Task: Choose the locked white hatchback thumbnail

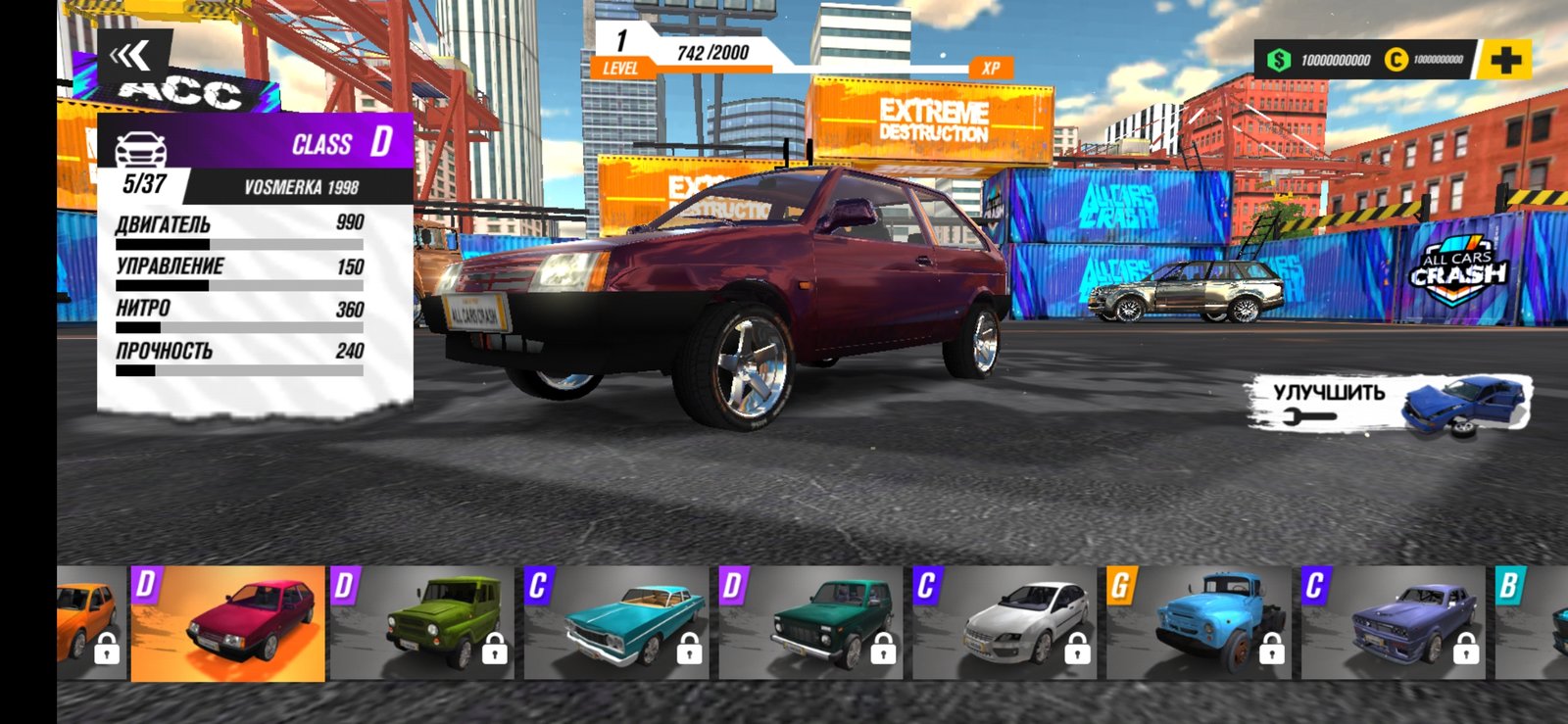Action: [x=1005, y=623]
